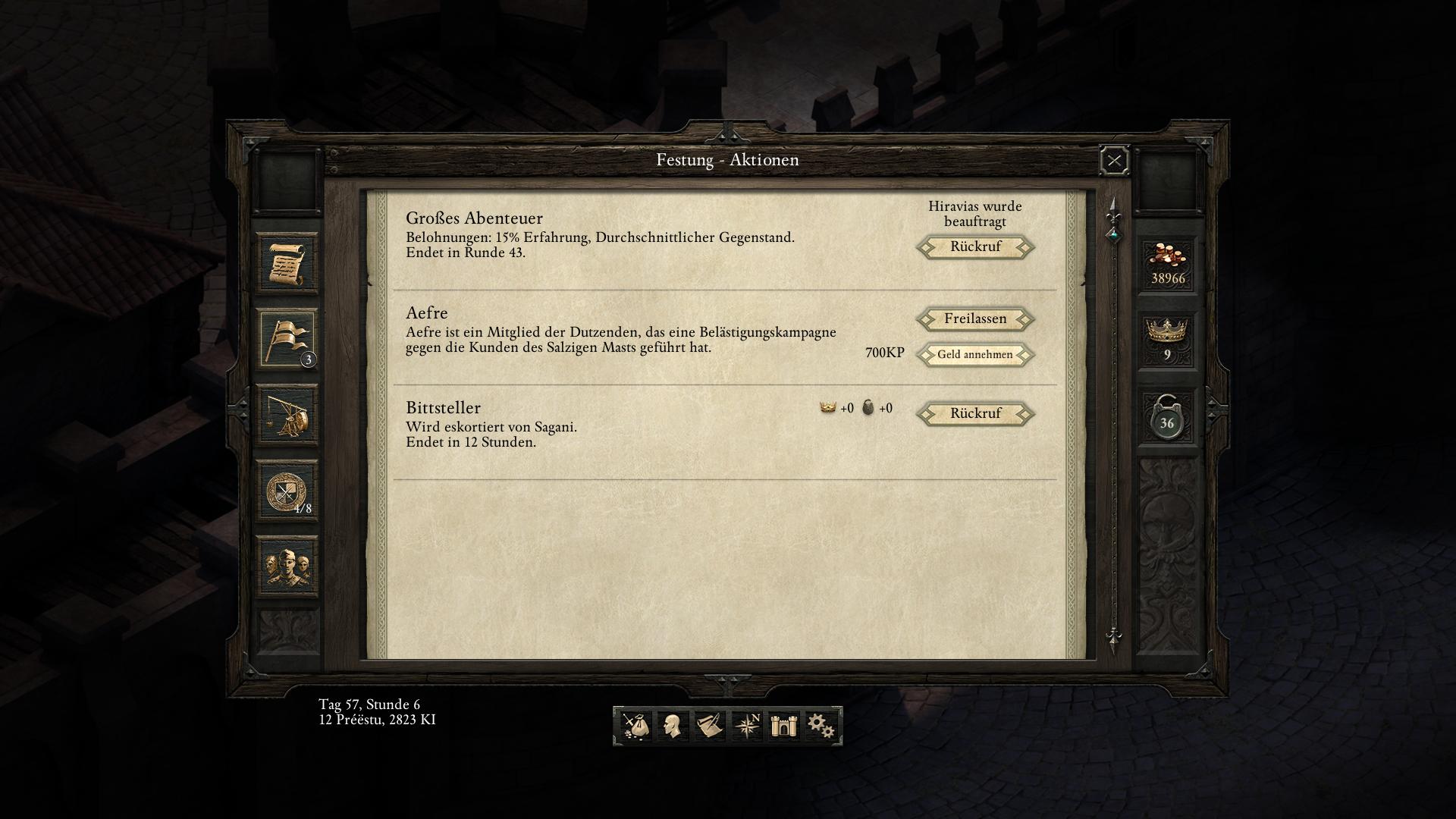The image size is (1456, 819).
Task: Open options with the gears icon
Action: point(821,726)
